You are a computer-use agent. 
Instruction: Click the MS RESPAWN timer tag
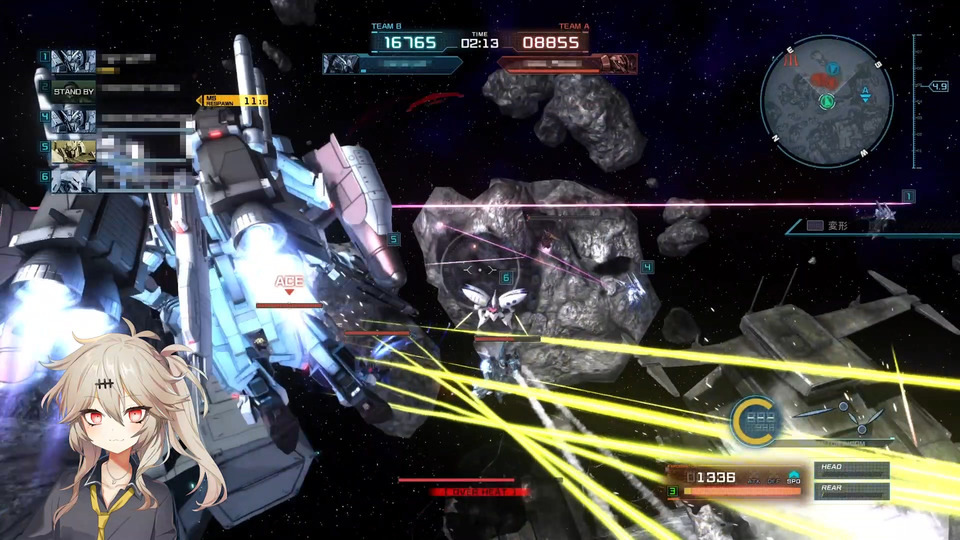[x=234, y=100]
